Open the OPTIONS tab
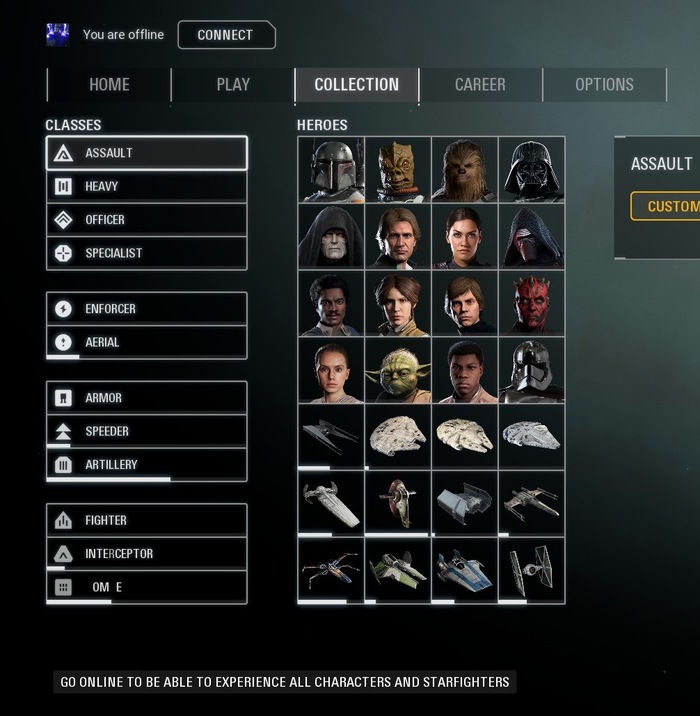 pos(604,85)
